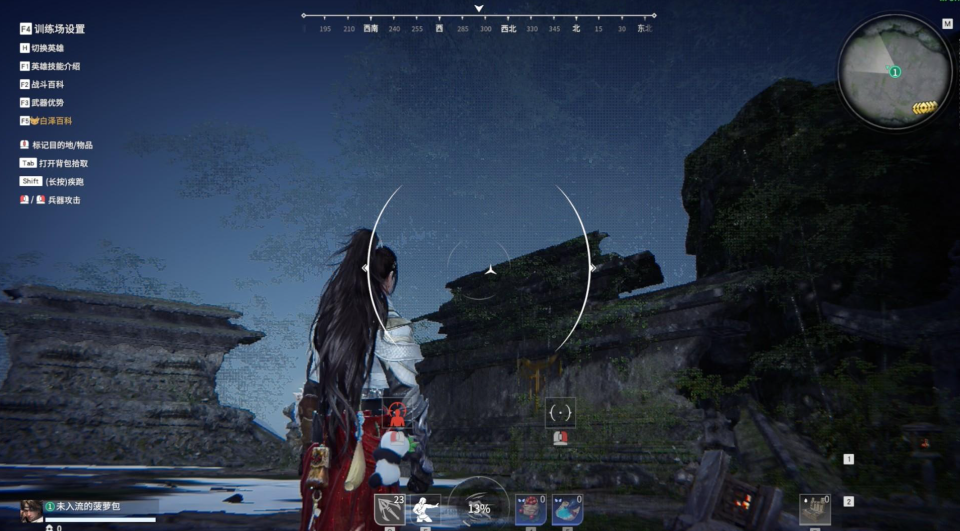The height and width of the screenshot is (531, 960).
Task: Open the 白泽百科 encyclopedia entry
Action: click(x=50, y=121)
